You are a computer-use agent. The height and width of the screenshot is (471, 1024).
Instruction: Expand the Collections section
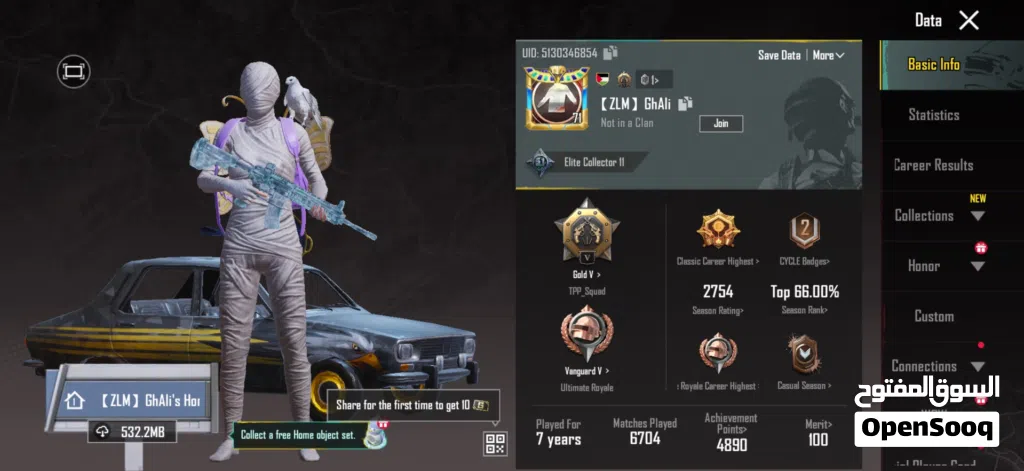tap(933, 215)
